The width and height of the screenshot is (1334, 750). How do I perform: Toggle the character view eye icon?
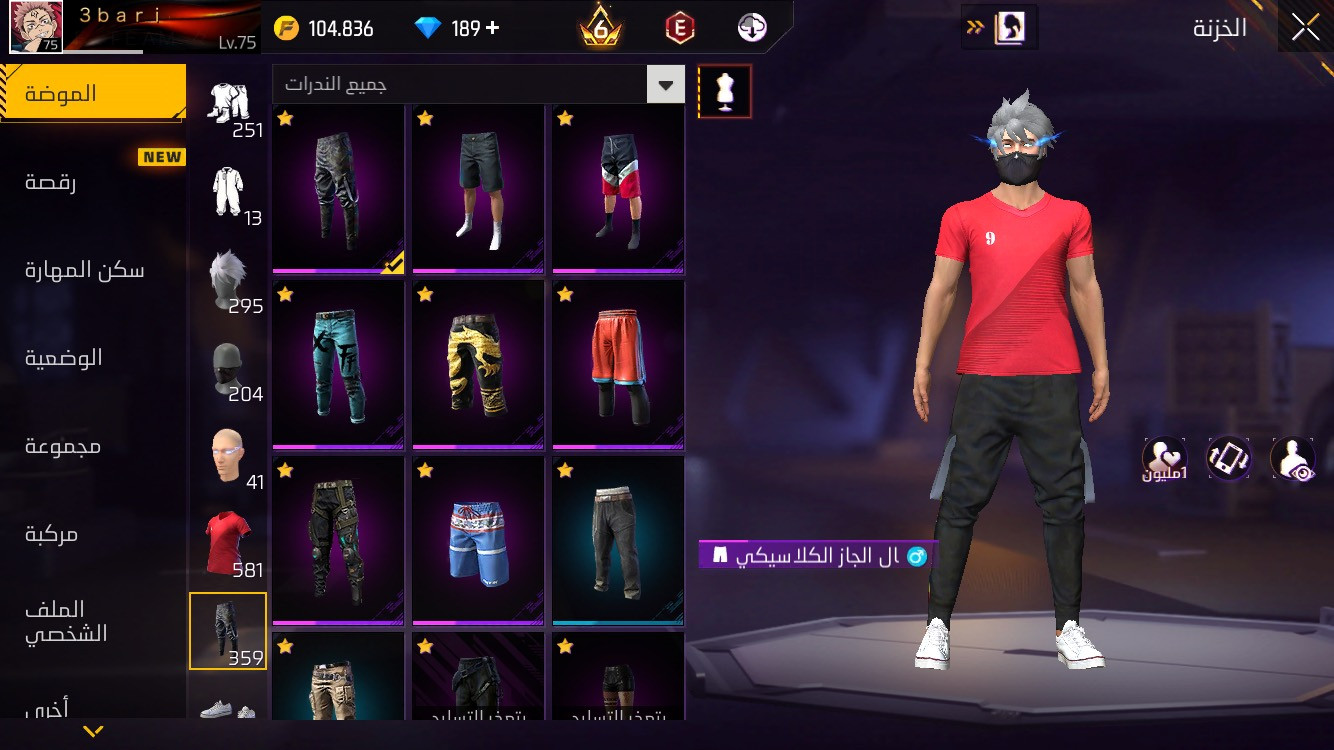1292,459
